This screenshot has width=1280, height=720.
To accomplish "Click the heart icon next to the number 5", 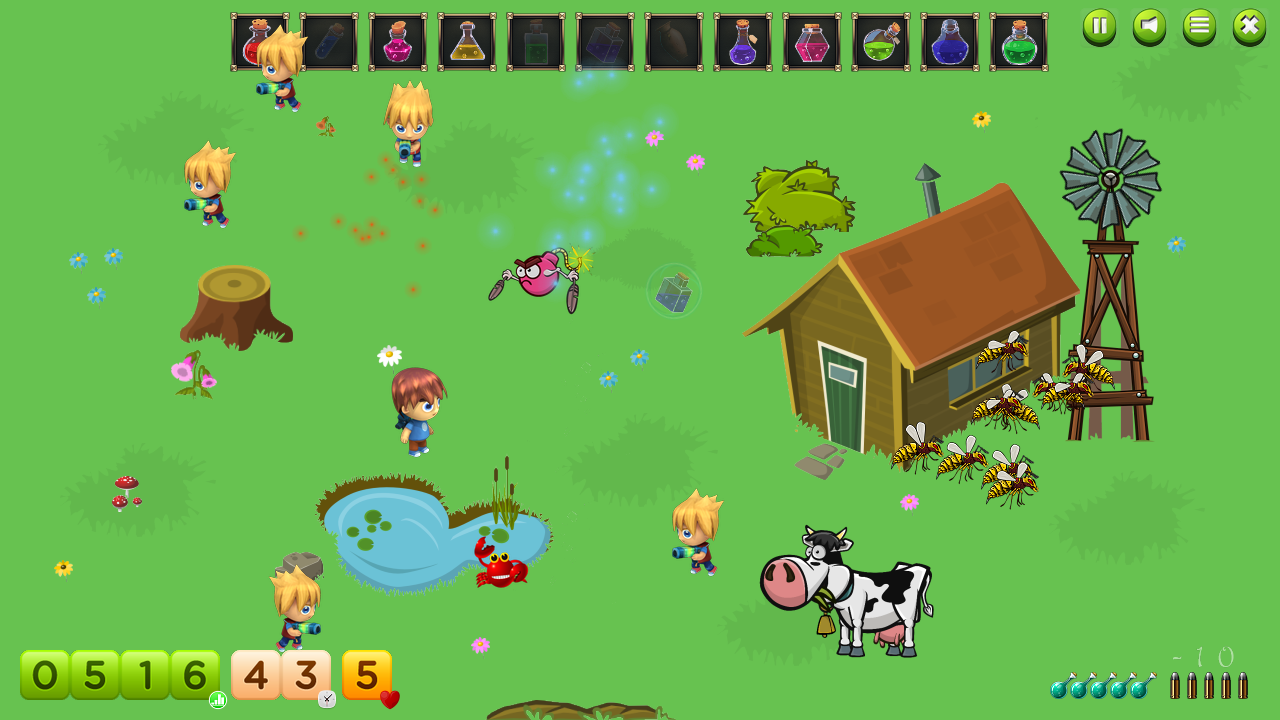I will click(388, 700).
